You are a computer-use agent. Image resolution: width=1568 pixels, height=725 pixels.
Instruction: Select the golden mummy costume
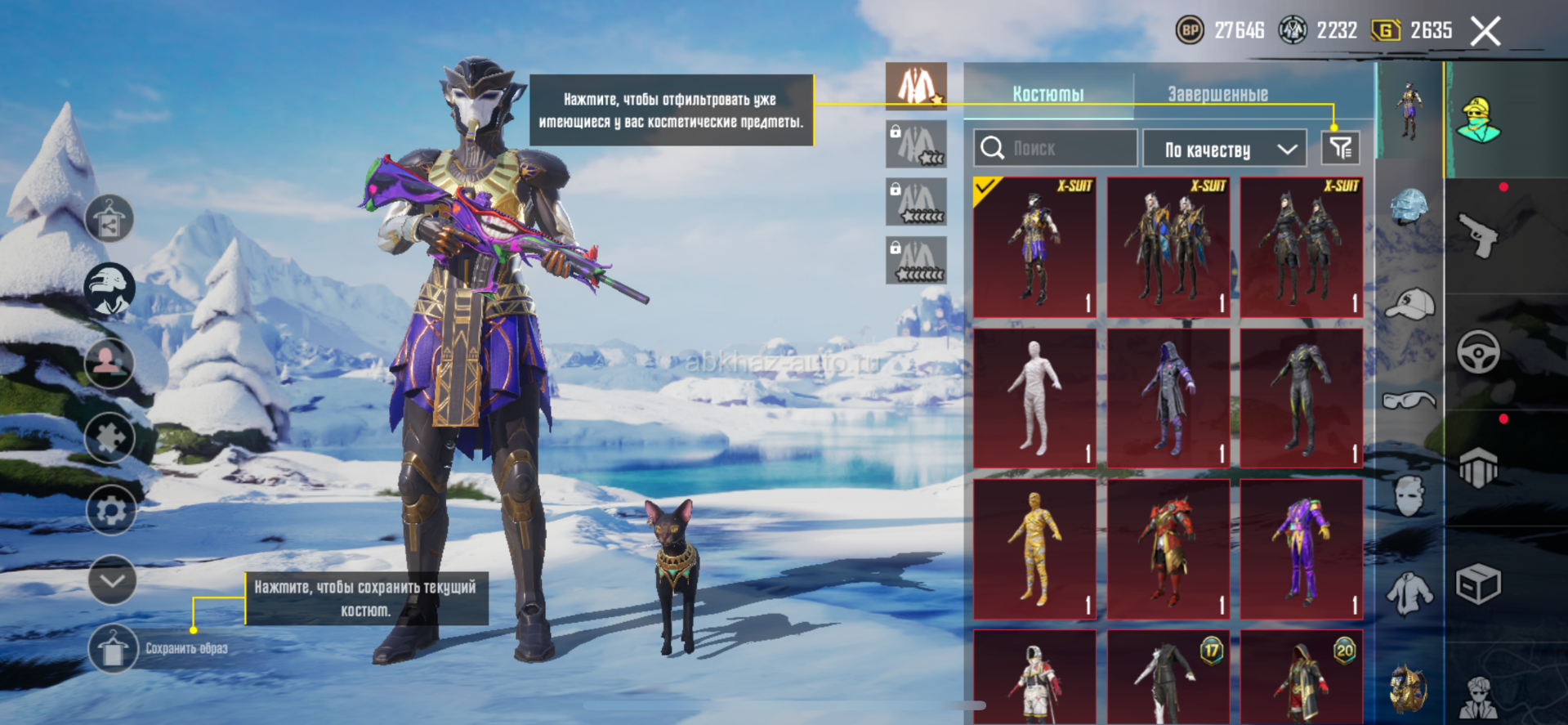point(1034,548)
